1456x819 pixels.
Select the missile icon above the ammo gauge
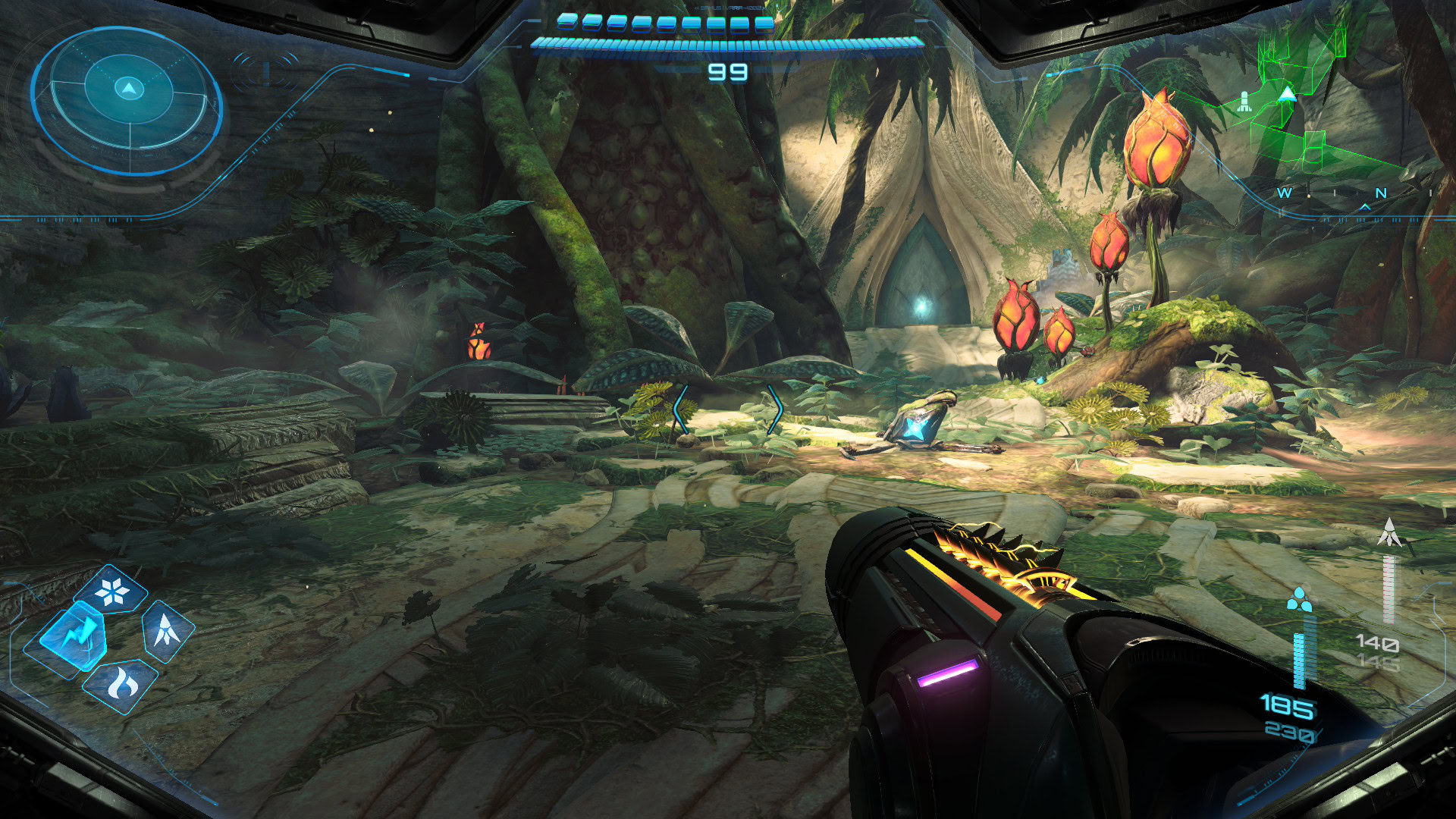pyautogui.click(x=1389, y=533)
